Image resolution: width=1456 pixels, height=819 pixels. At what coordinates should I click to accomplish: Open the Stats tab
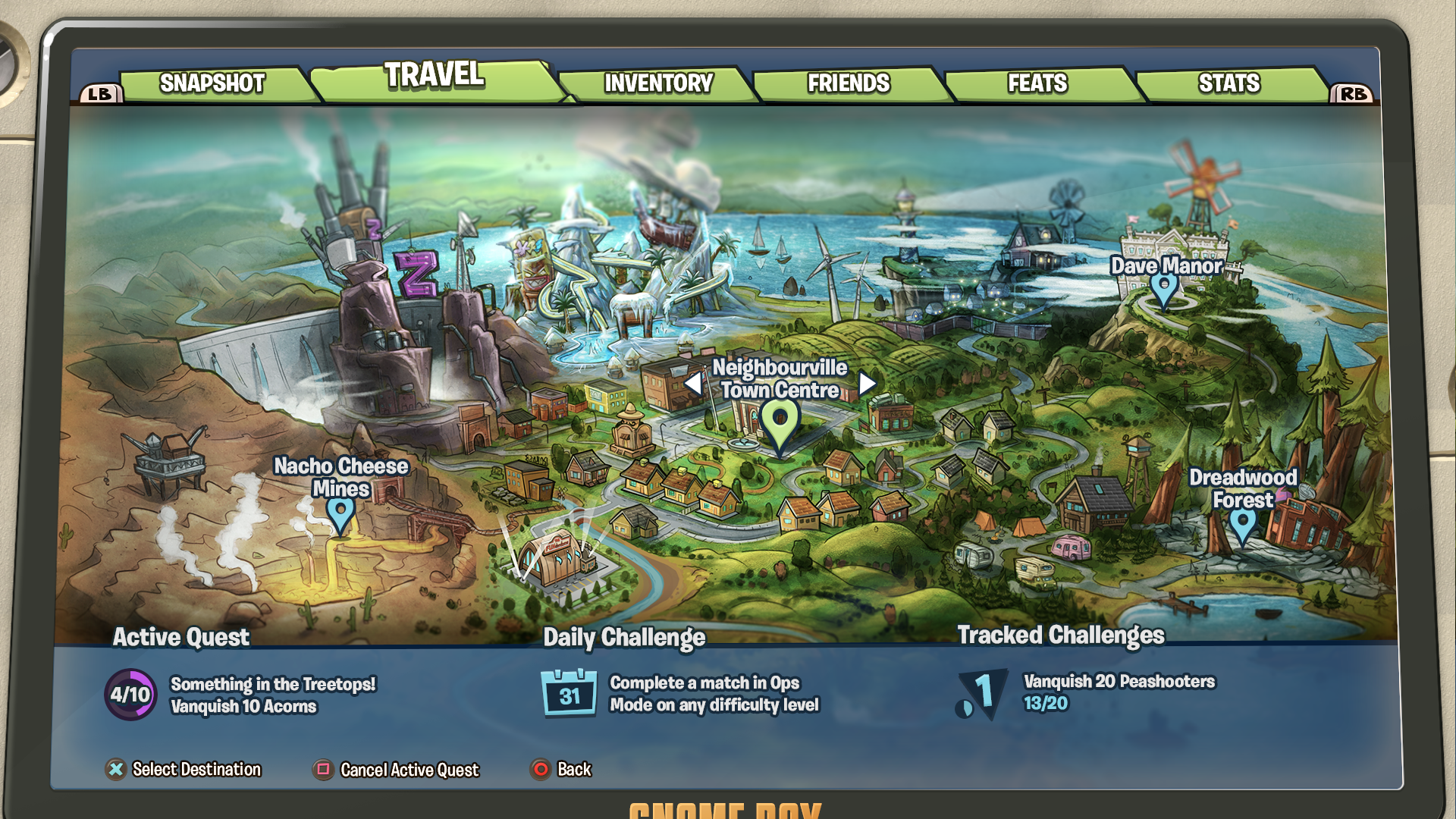1228,83
